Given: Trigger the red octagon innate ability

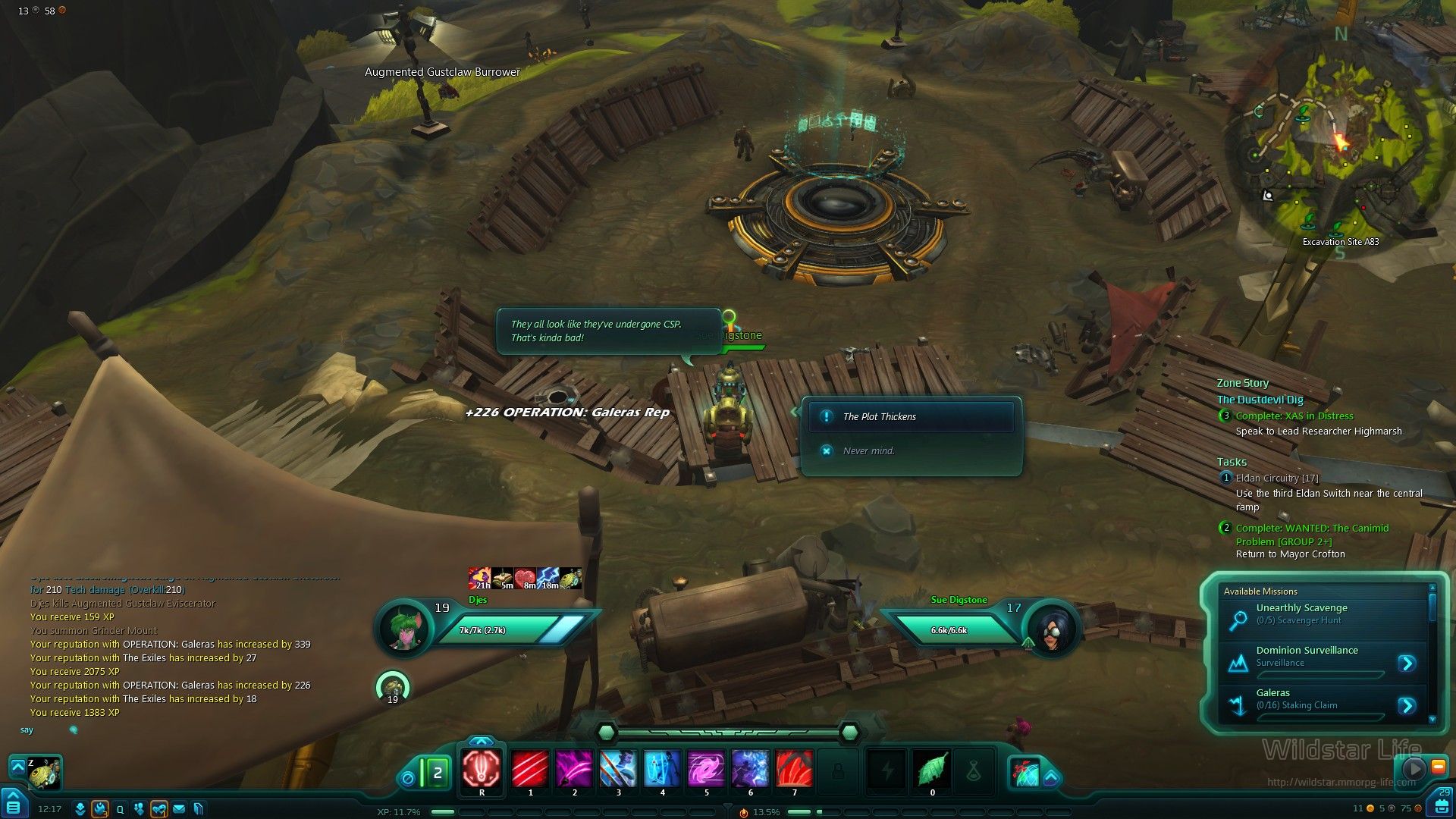Looking at the screenshot, I should pos(482,770).
